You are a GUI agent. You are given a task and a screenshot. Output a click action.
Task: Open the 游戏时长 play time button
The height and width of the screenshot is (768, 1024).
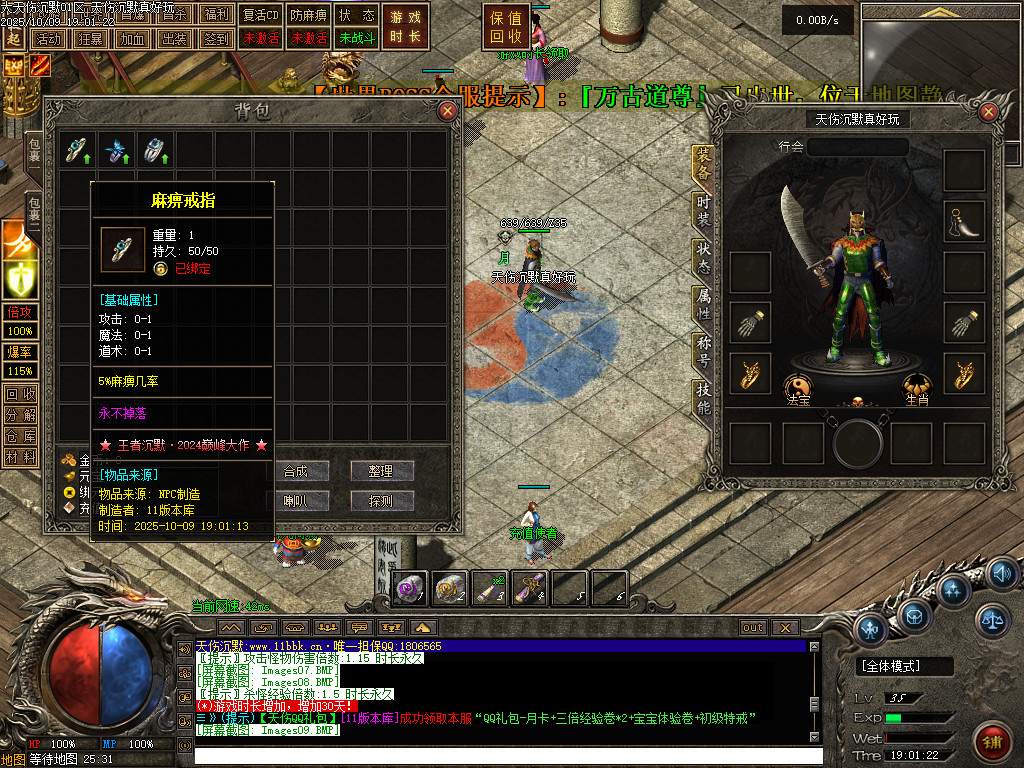point(405,27)
